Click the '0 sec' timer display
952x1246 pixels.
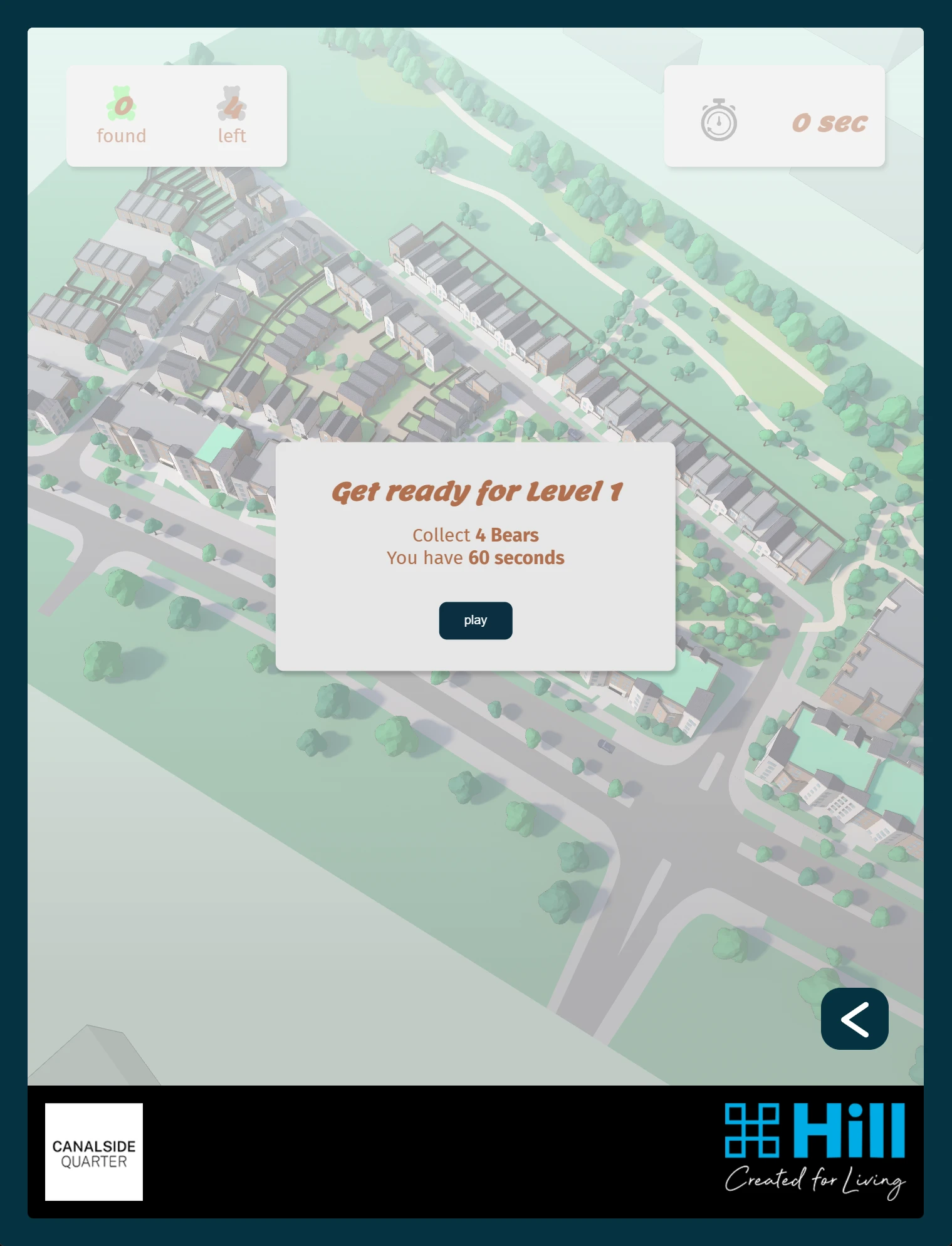click(829, 123)
